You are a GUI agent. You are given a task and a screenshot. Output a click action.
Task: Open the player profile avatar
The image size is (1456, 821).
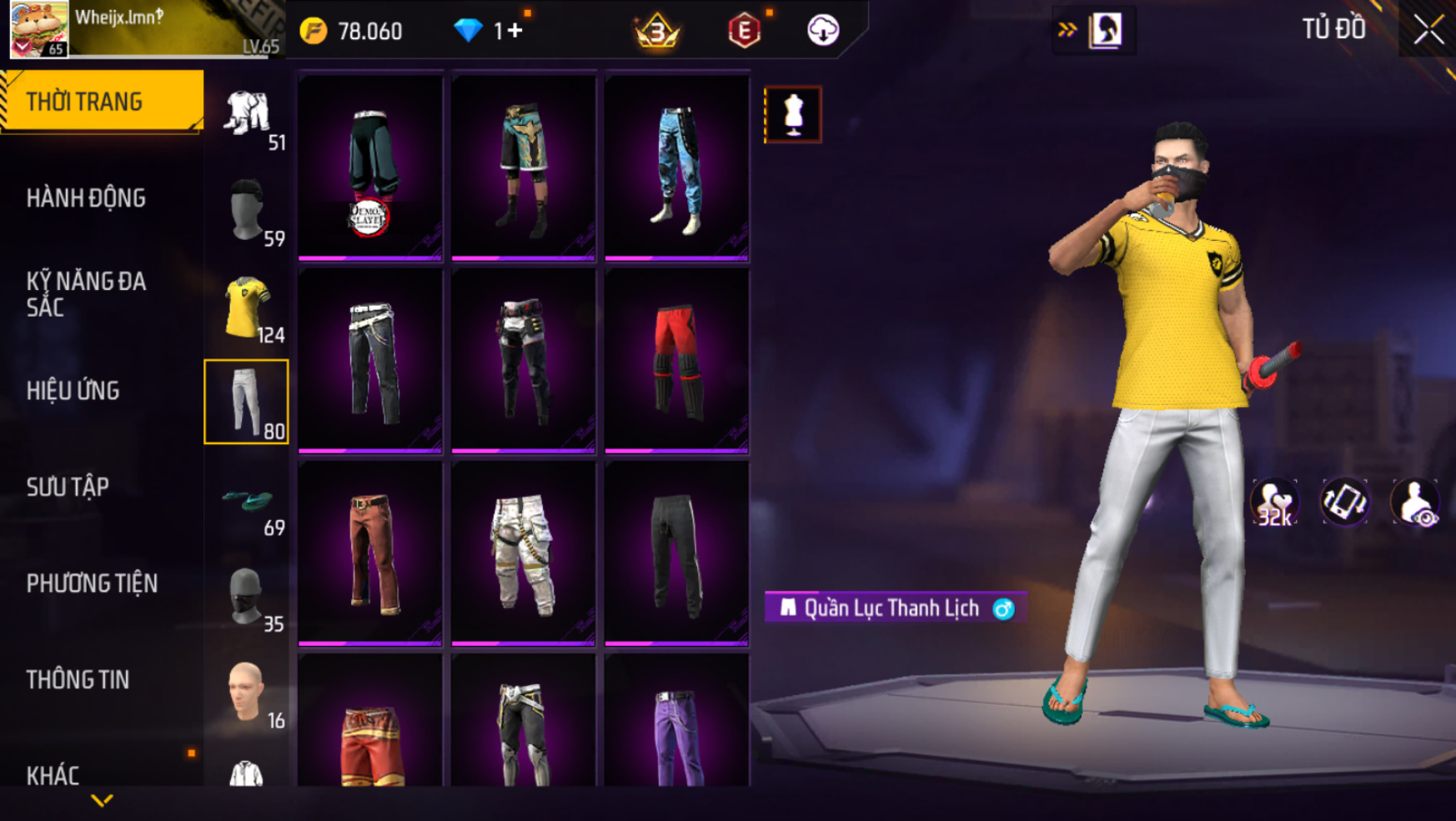coord(38,29)
